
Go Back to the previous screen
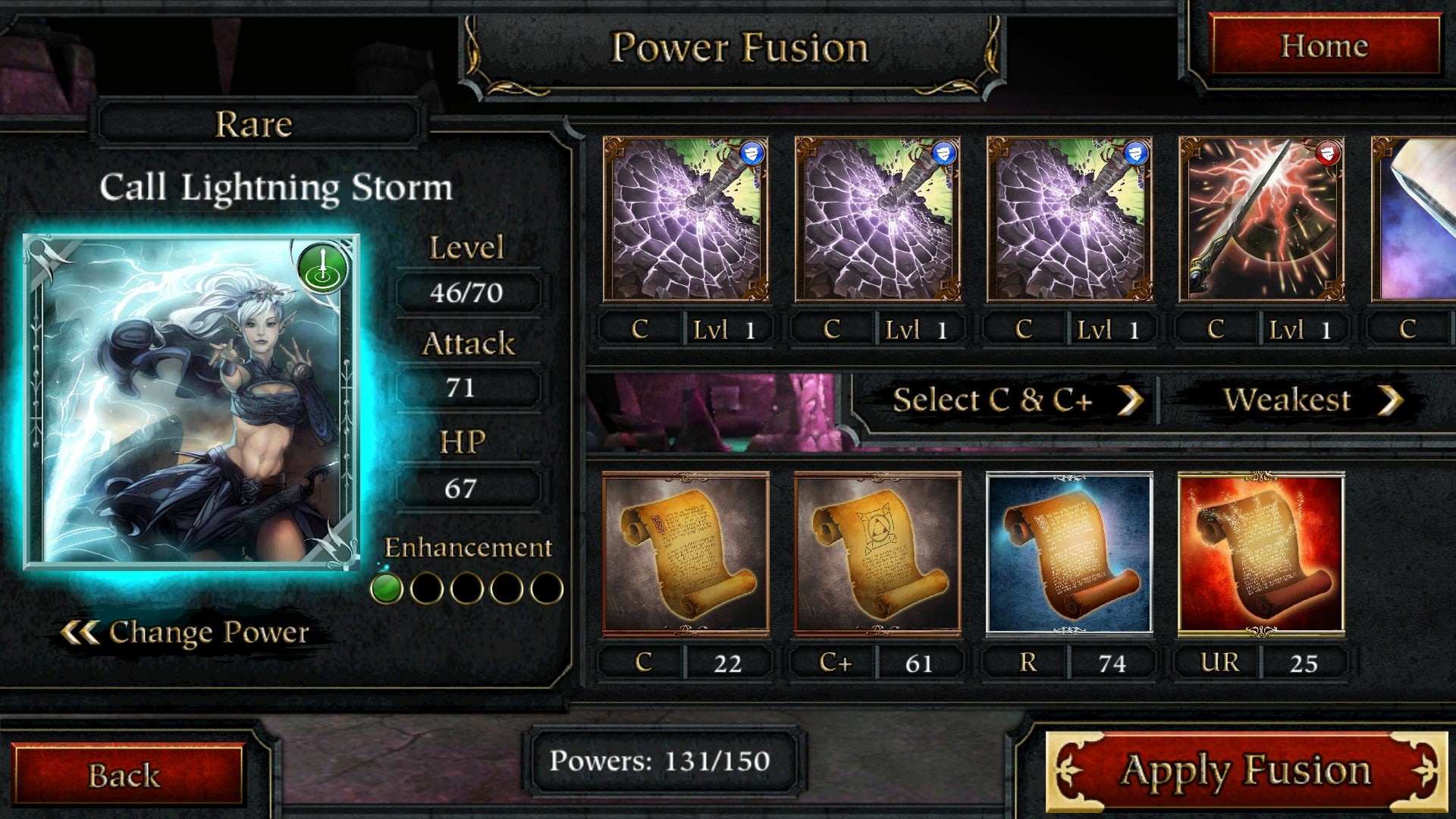125,775
